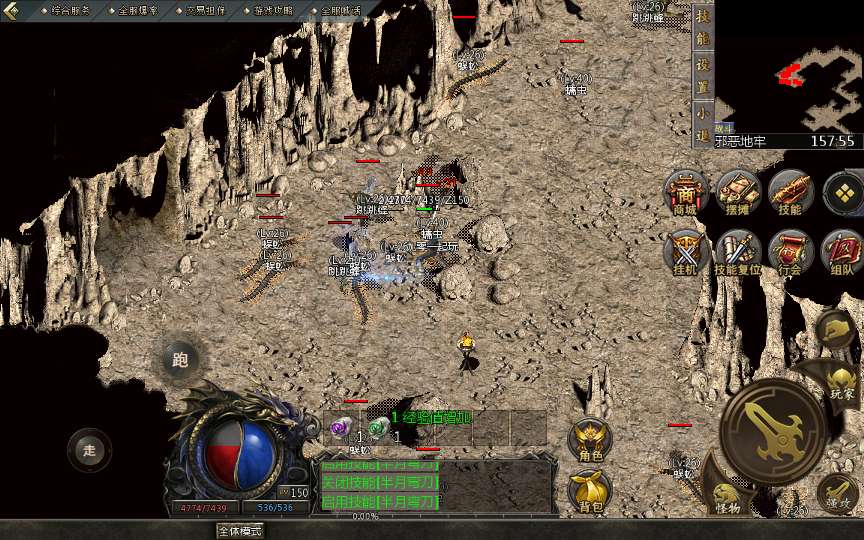Open the 综合服务 menu tab
Screen dimensions: 864x540
[x=69, y=10]
